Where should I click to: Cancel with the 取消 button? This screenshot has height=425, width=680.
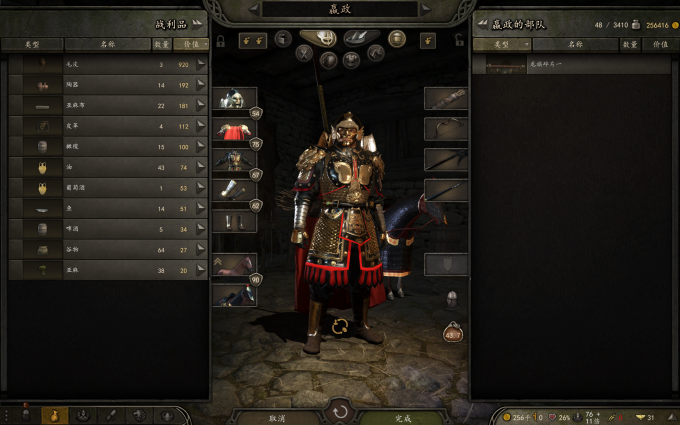[x=277, y=417]
